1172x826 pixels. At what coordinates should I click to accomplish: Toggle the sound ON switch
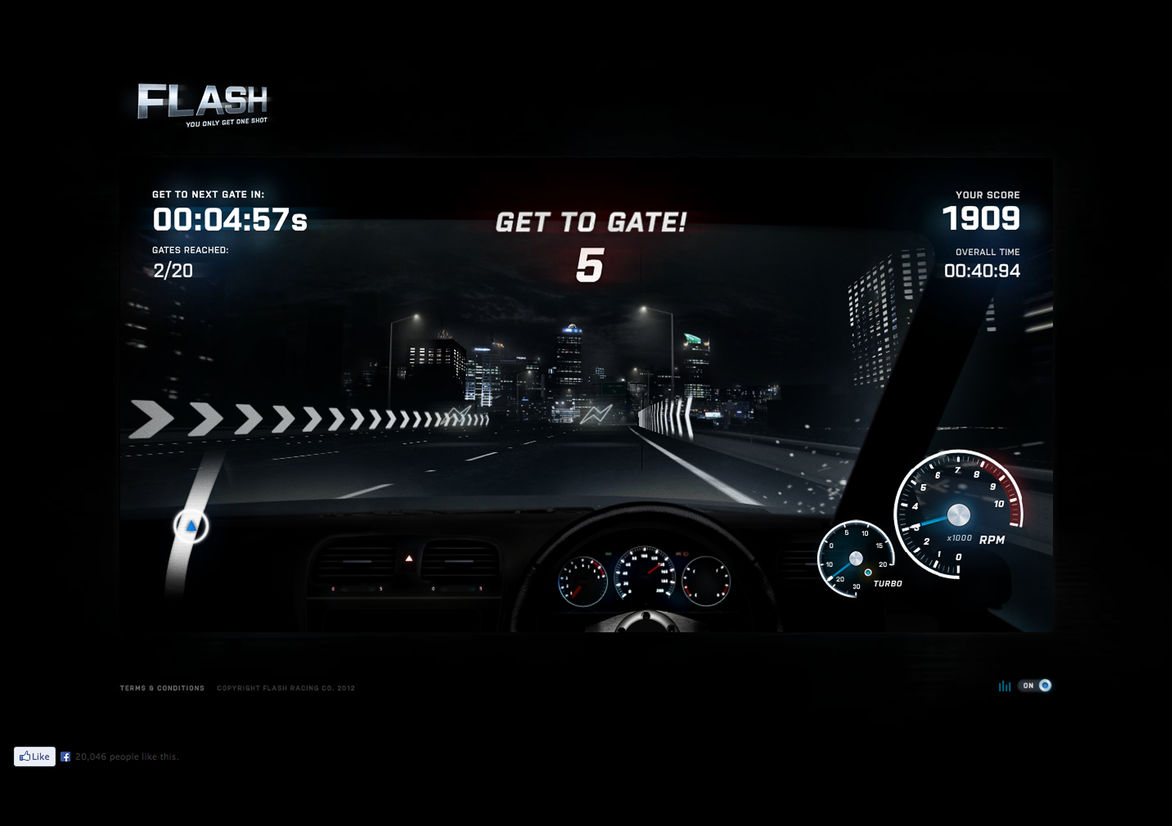(1035, 686)
